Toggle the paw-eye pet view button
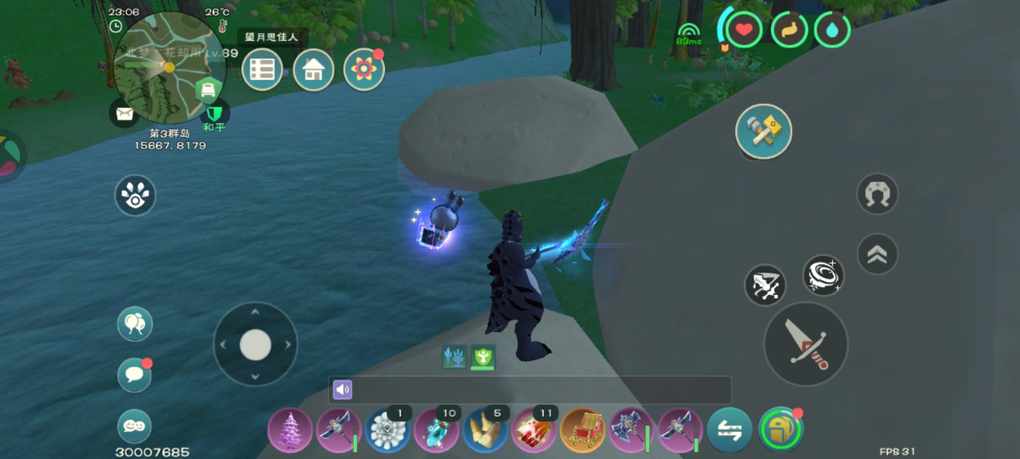This screenshot has height=459, width=1020. coord(135,196)
